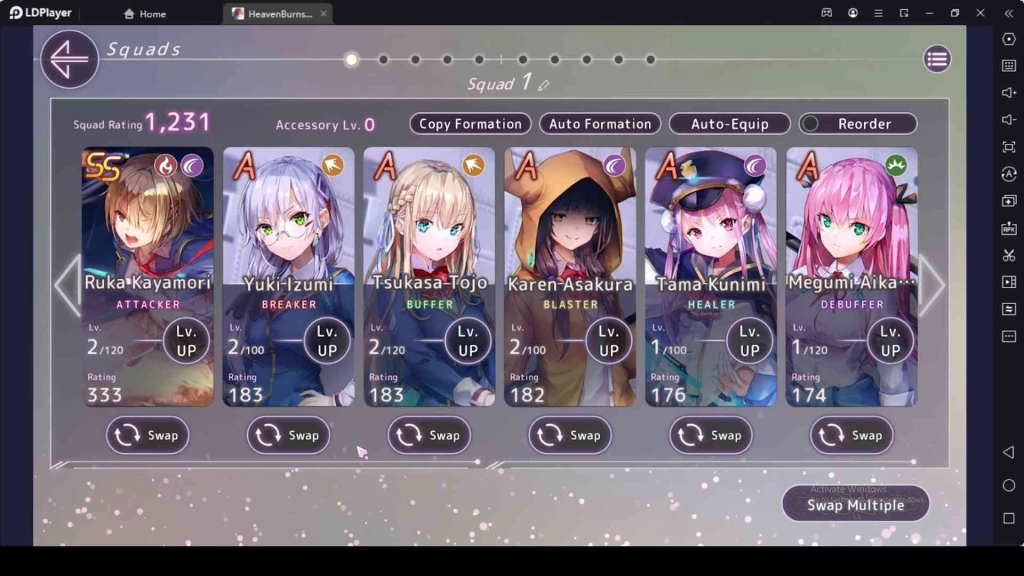Close the LDPlayer window
1024x576 pixels.
tap(982, 13)
